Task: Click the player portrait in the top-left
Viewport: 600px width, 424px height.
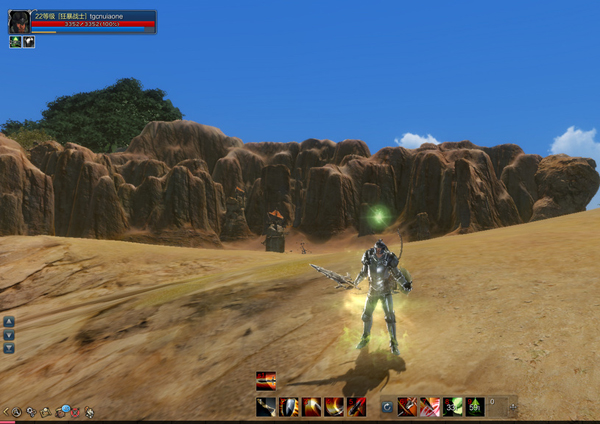Action: click(x=19, y=22)
